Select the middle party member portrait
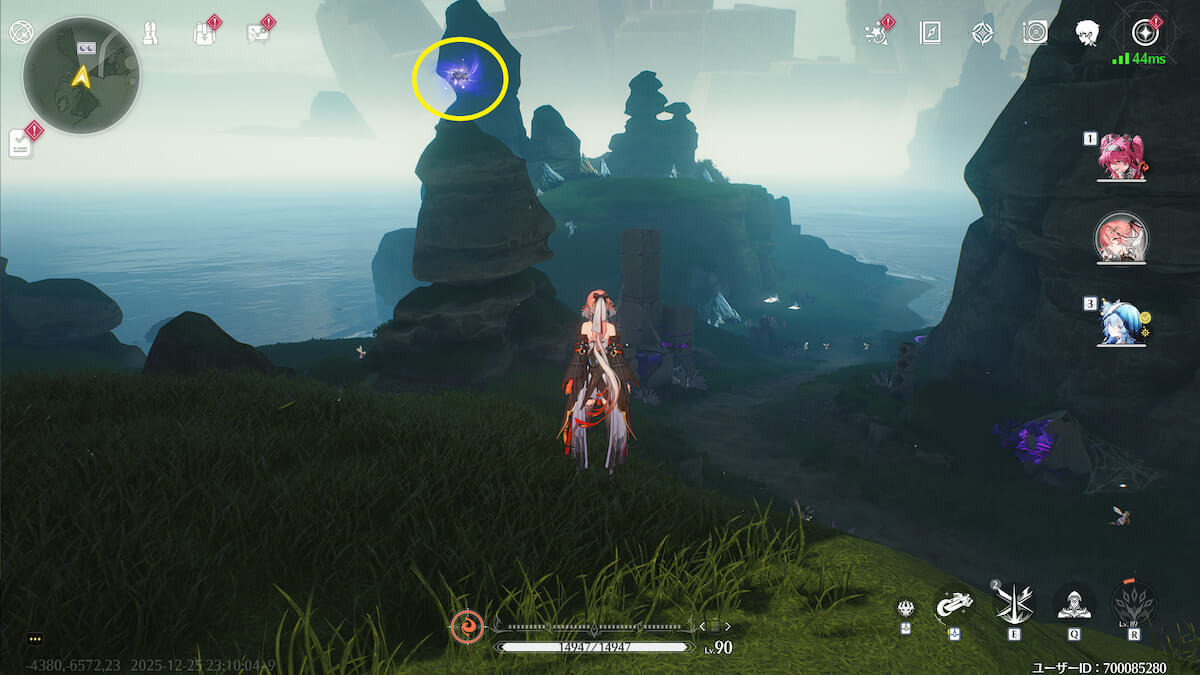The width and height of the screenshot is (1200, 675). [1121, 238]
